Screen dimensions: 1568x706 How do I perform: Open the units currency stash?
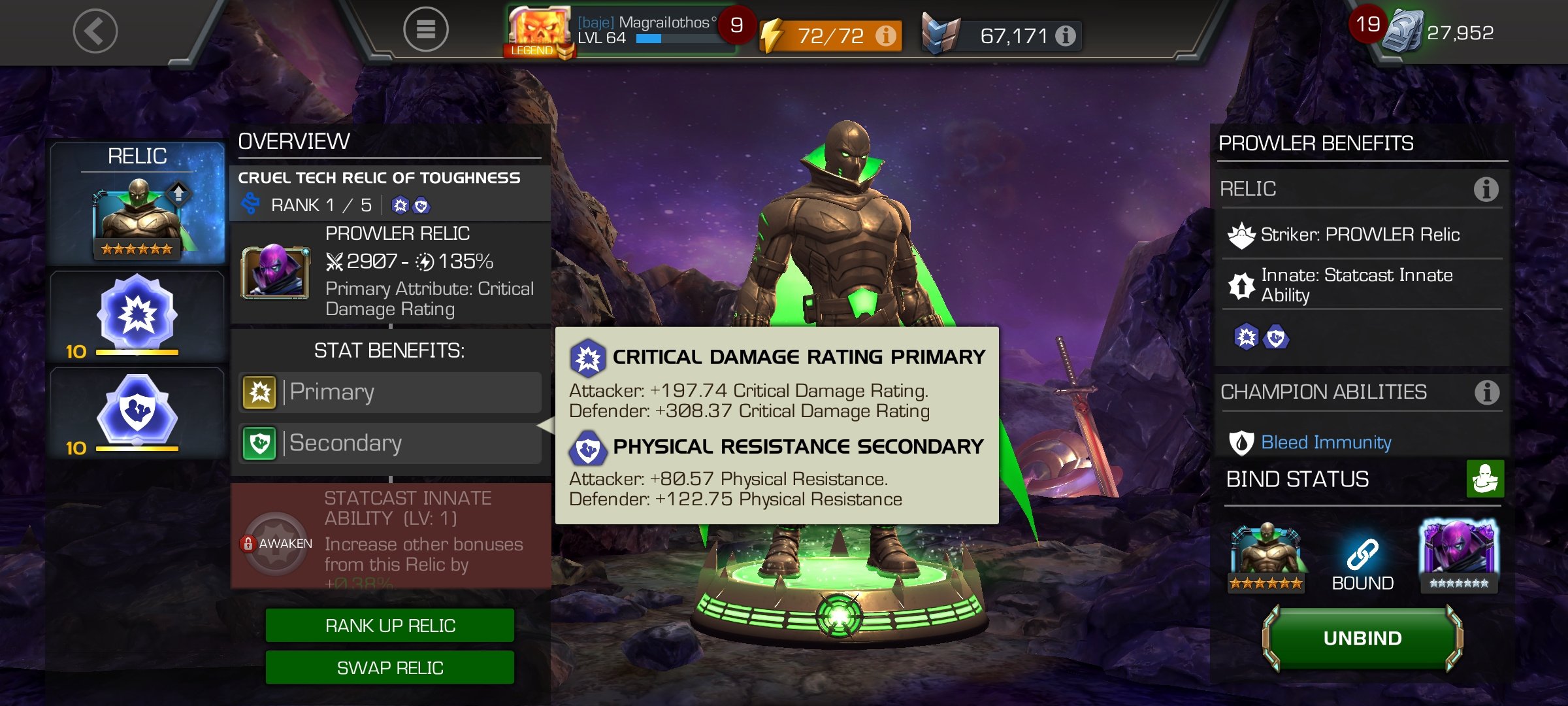coord(1437,31)
